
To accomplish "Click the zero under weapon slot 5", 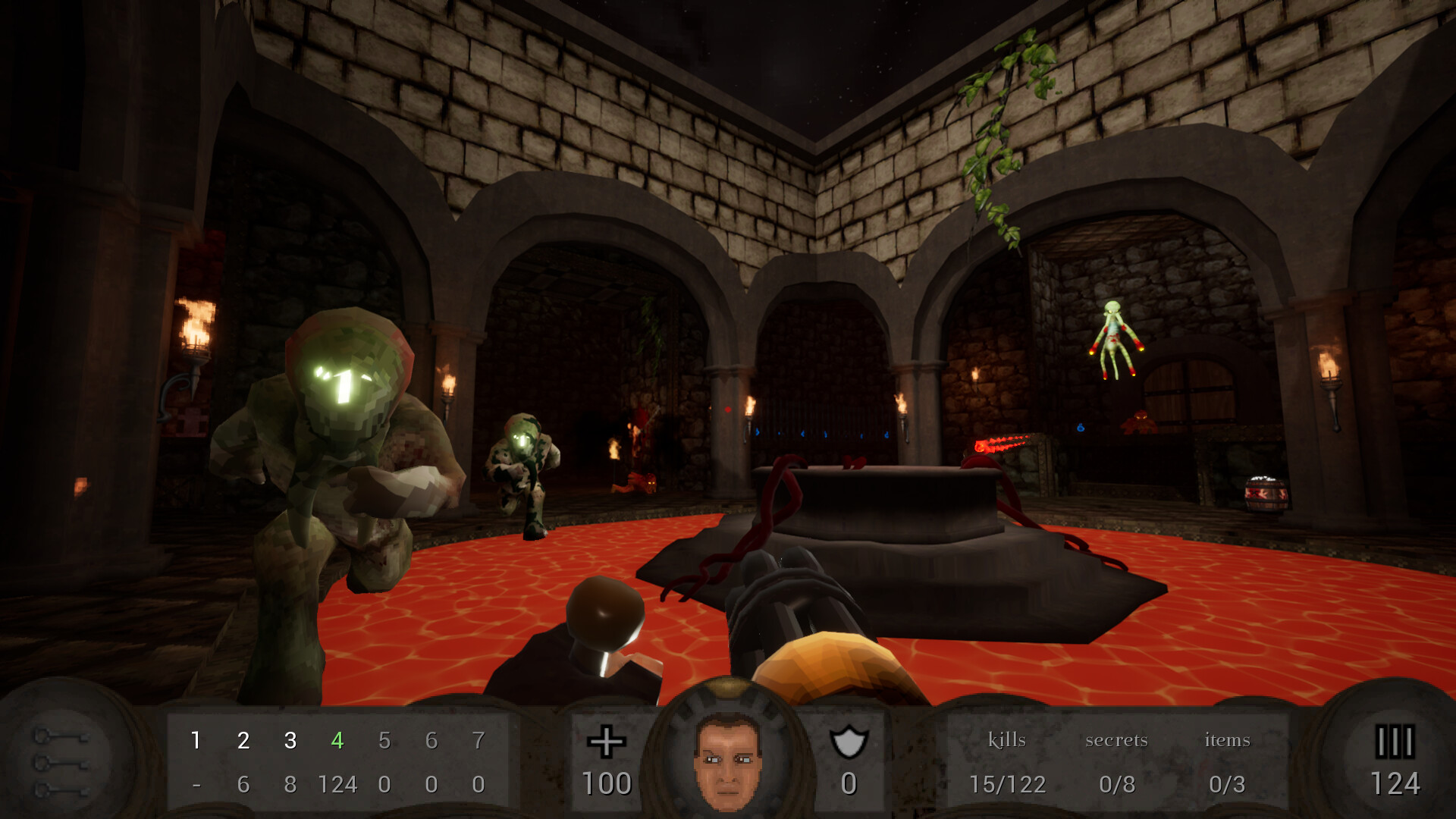I will pos(385,785).
